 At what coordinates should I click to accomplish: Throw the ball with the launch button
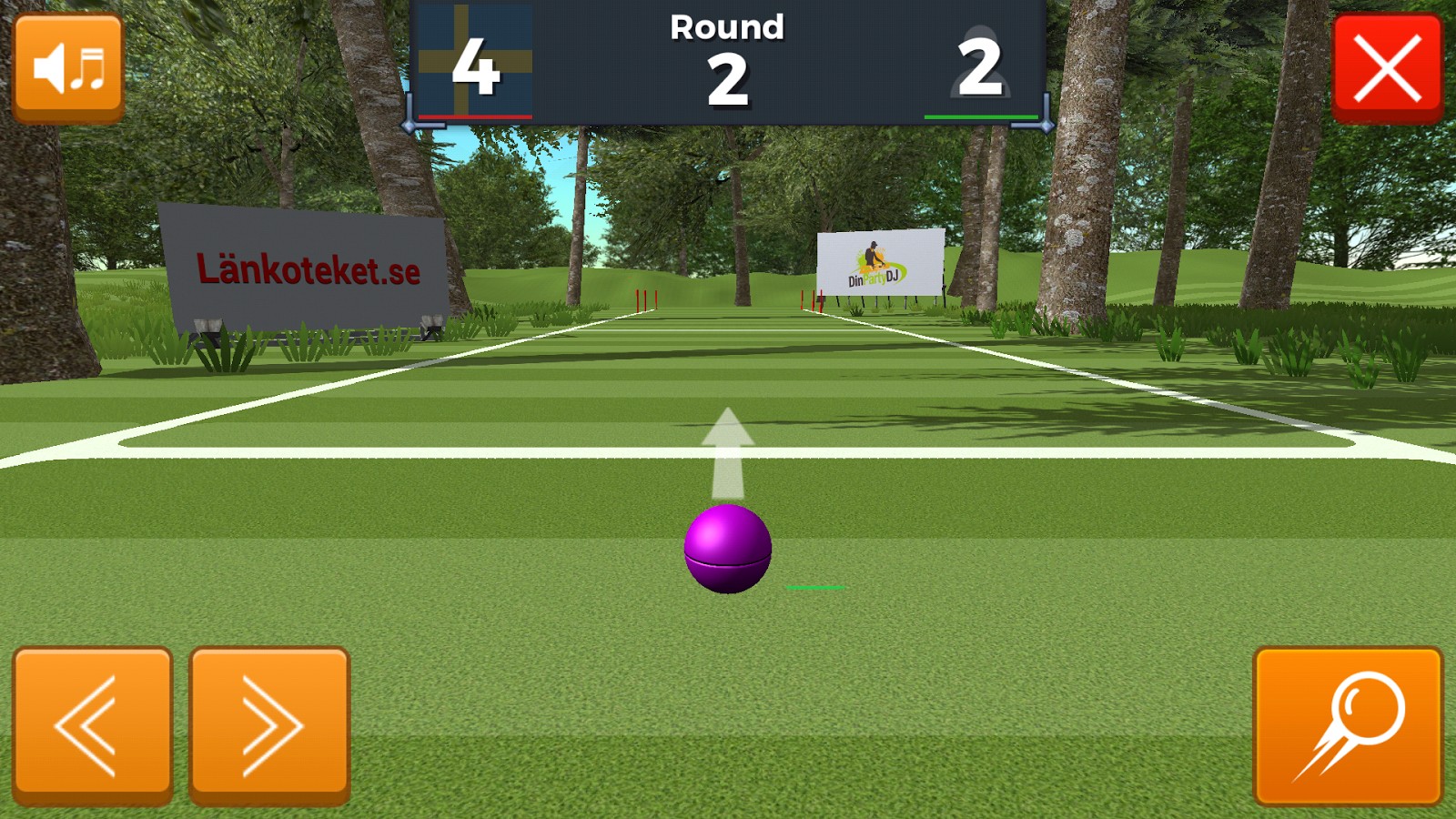click(x=1348, y=725)
